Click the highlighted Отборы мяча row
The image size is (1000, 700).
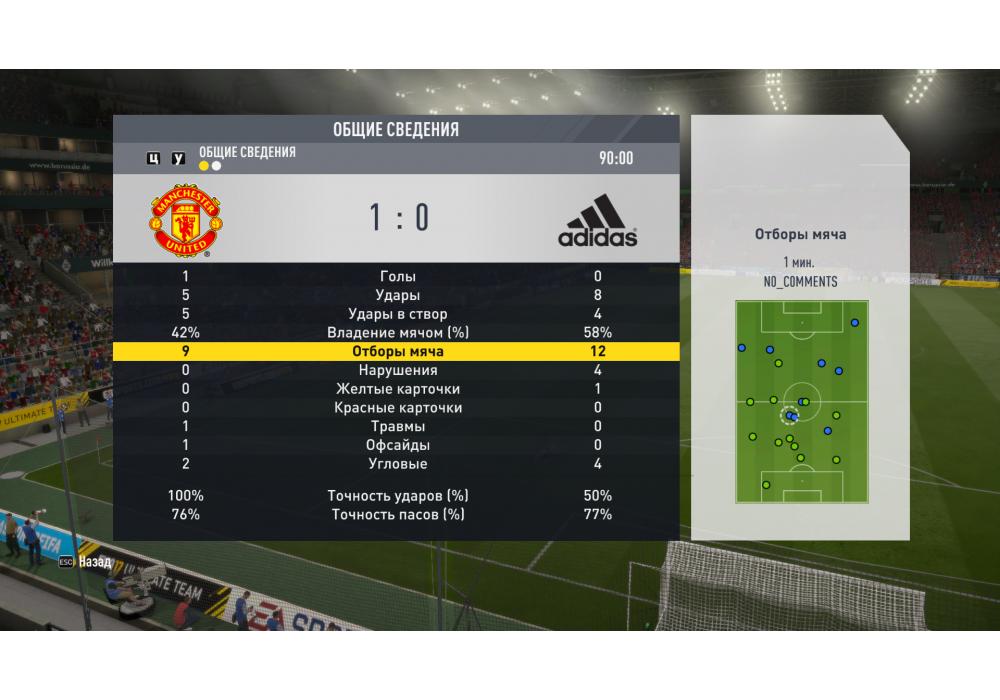tap(397, 352)
